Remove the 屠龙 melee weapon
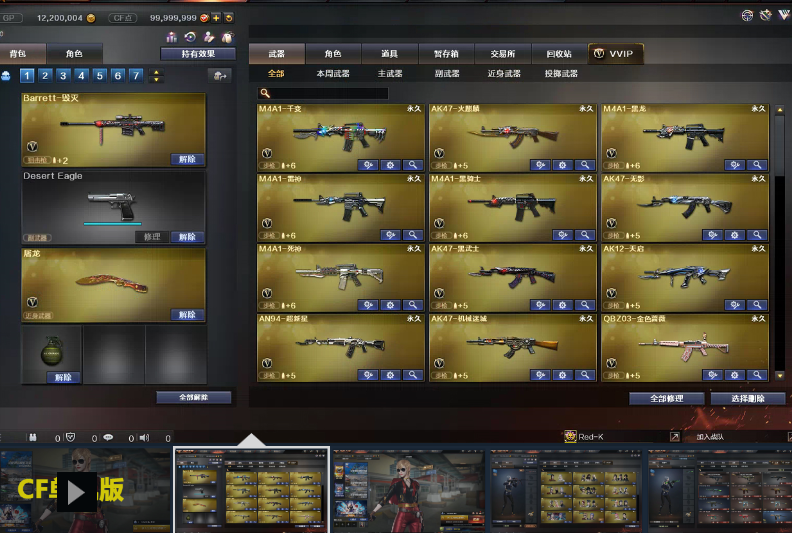 186,315
